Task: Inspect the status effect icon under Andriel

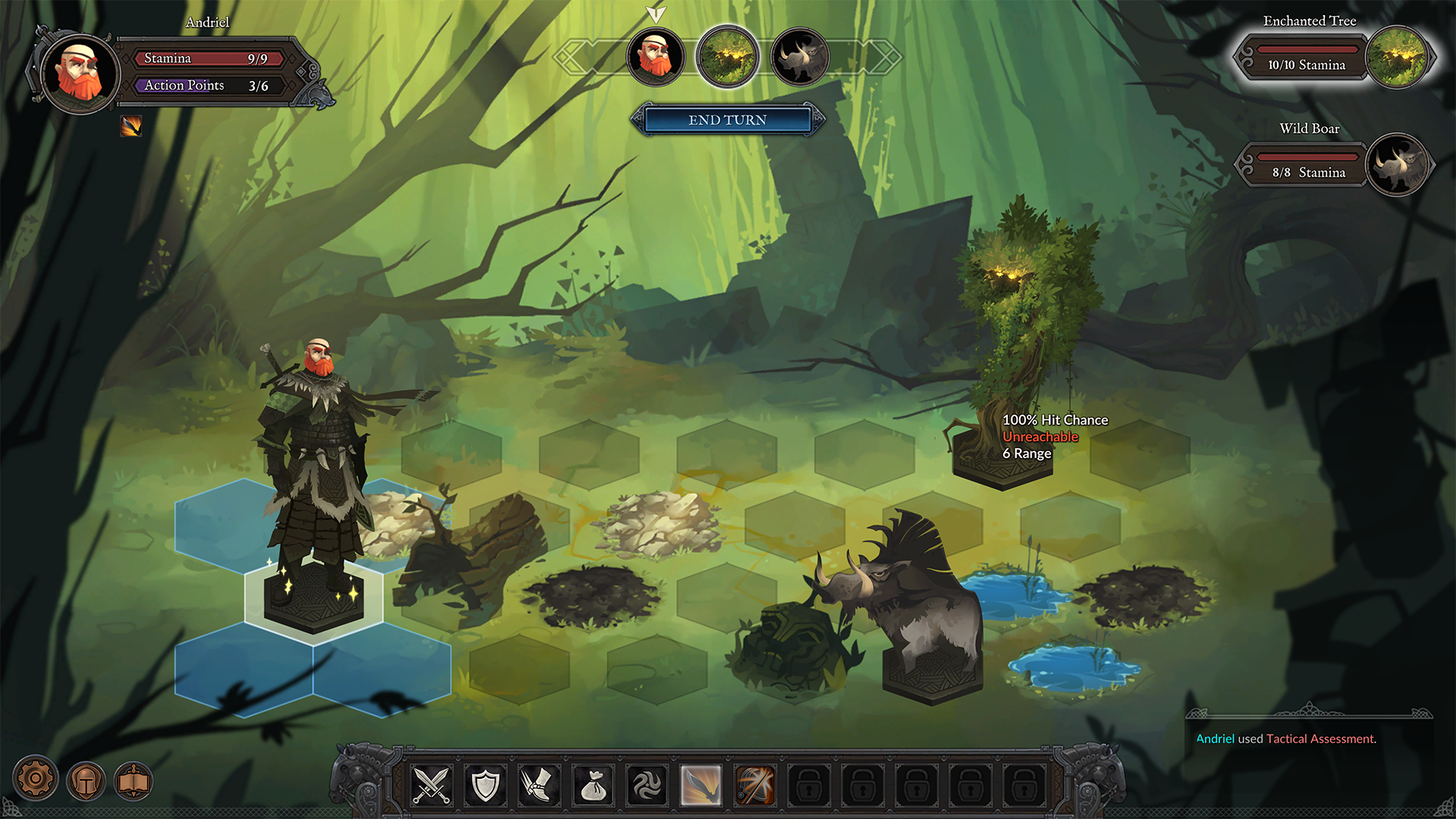Action: [131, 126]
